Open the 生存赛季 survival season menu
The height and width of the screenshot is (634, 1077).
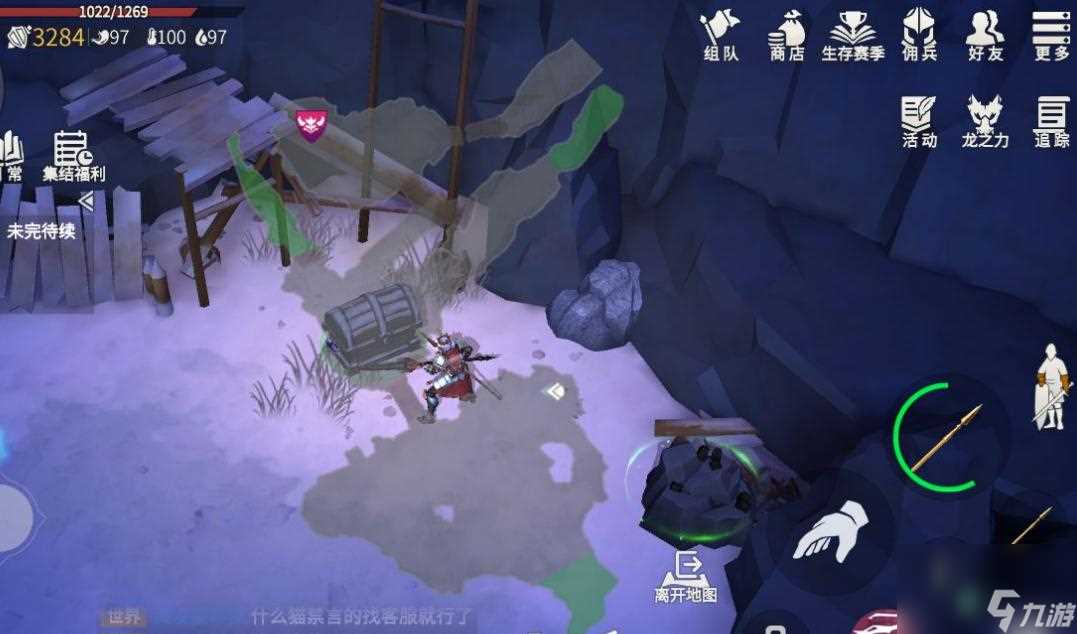coord(852,35)
